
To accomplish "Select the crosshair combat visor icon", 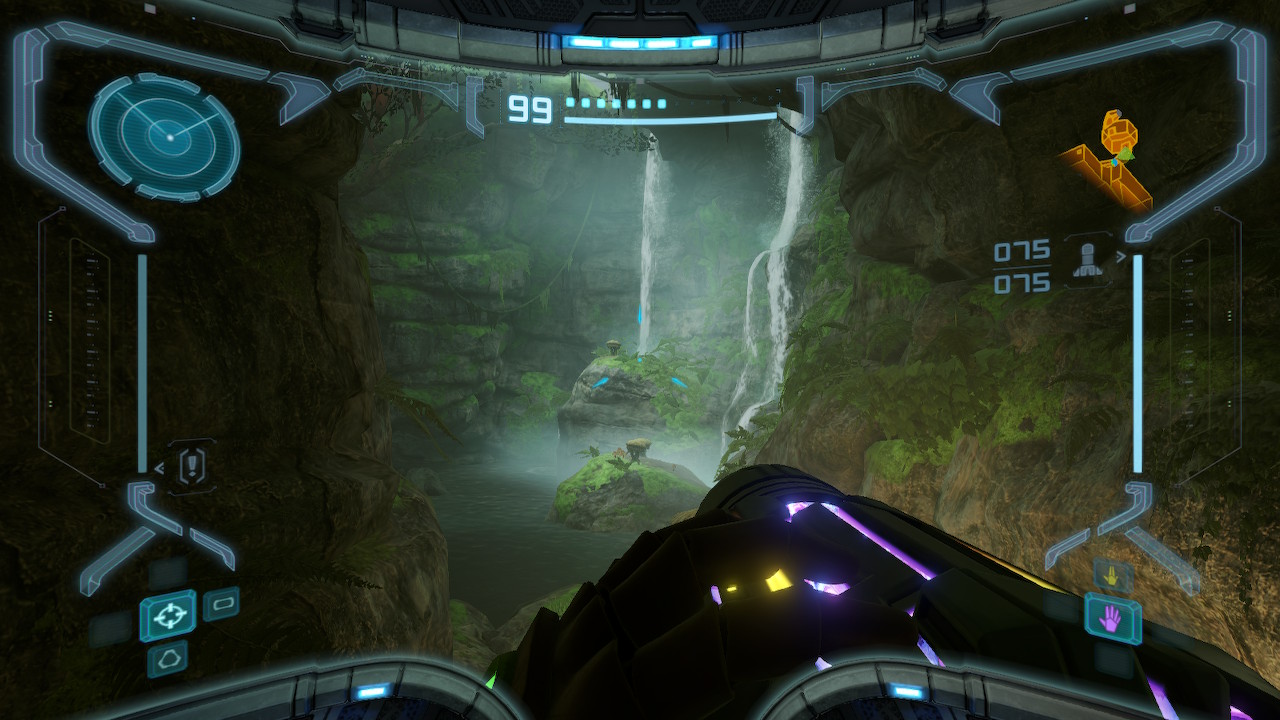I will [x=168, y=615].
